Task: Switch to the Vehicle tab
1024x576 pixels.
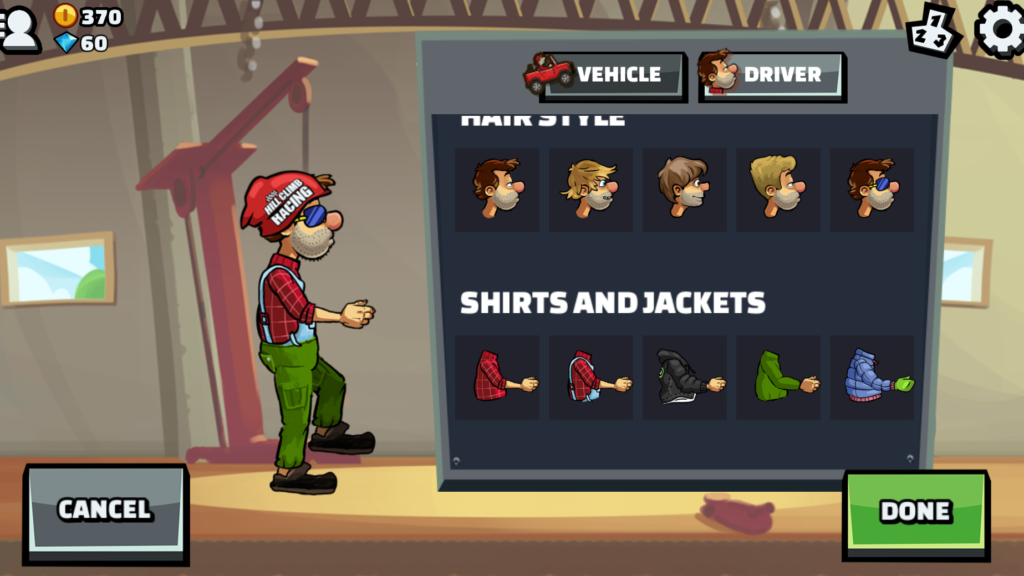Action: pyautogui.click(x=606, y=75)
